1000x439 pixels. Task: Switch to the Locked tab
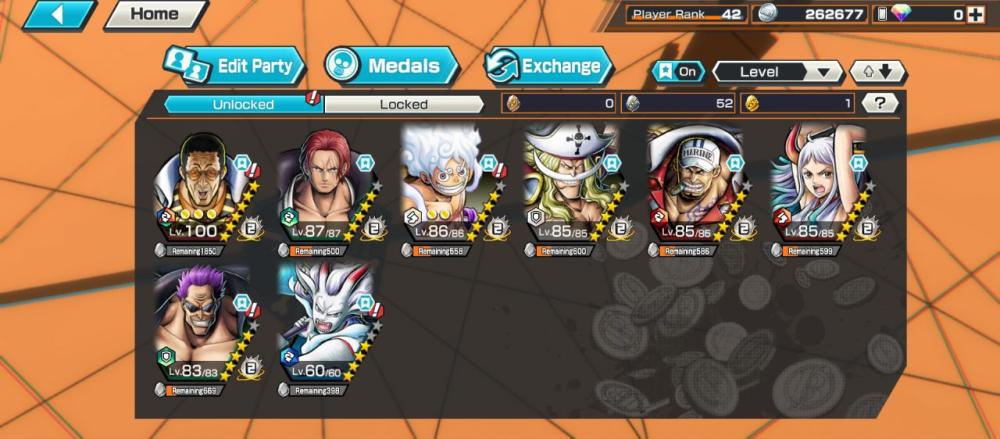pos(403,103)
